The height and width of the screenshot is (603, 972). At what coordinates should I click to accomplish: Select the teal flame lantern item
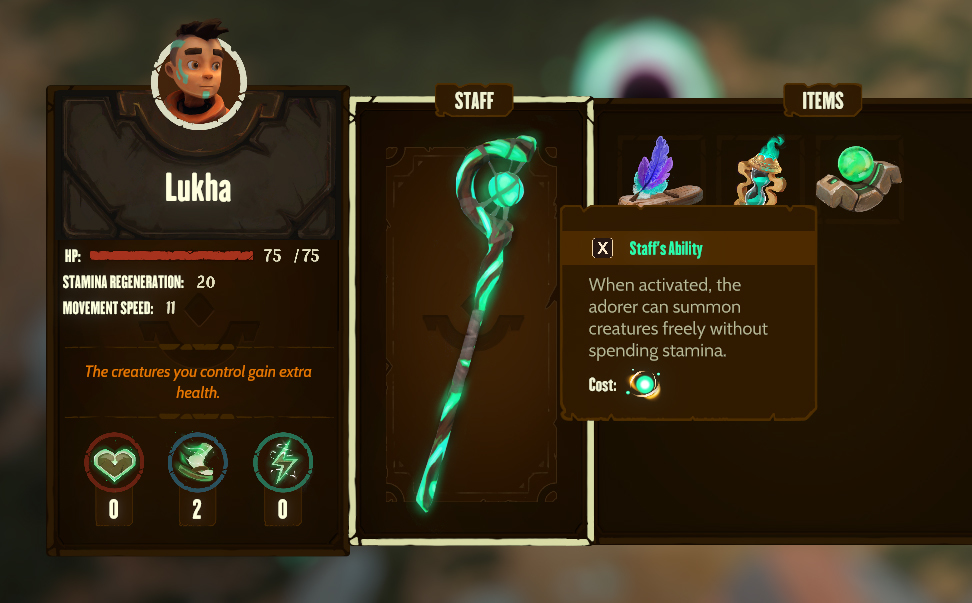(x=760, y=172)
